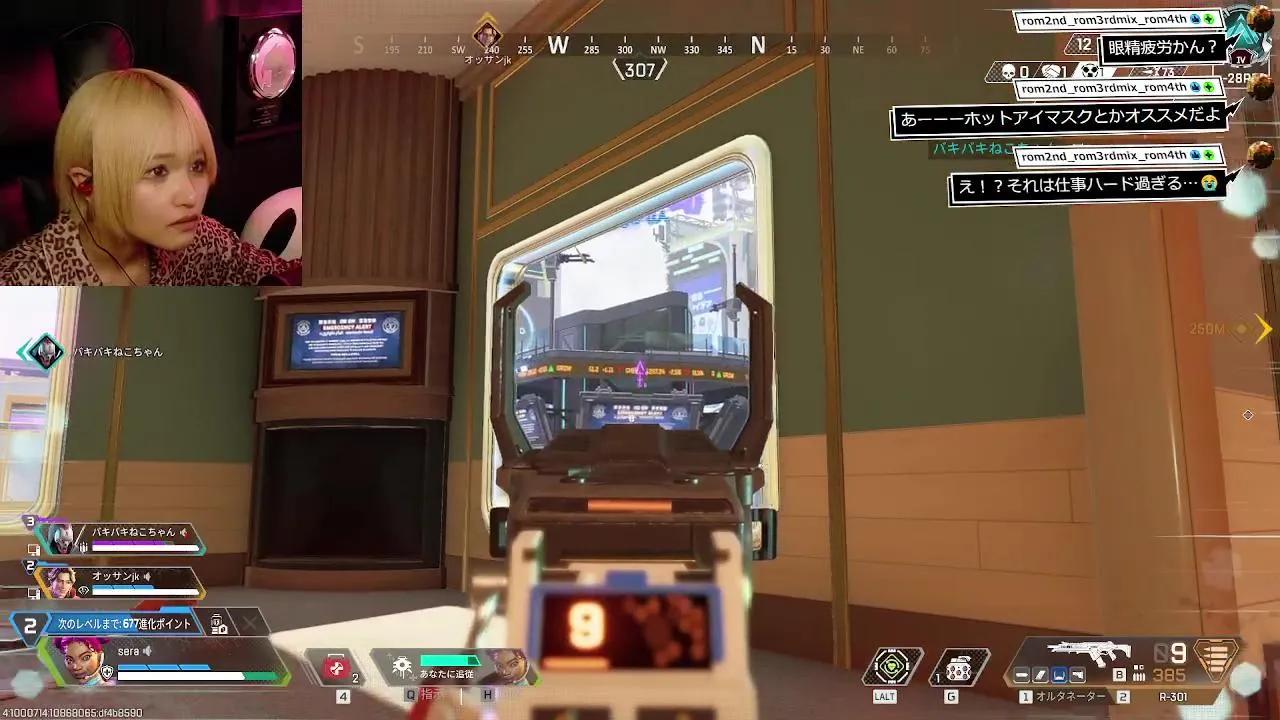The height and width of the screenshot is (720, 1280).
Task: Open the magazine attachment slot on R-301
Action: [1040, 674]
